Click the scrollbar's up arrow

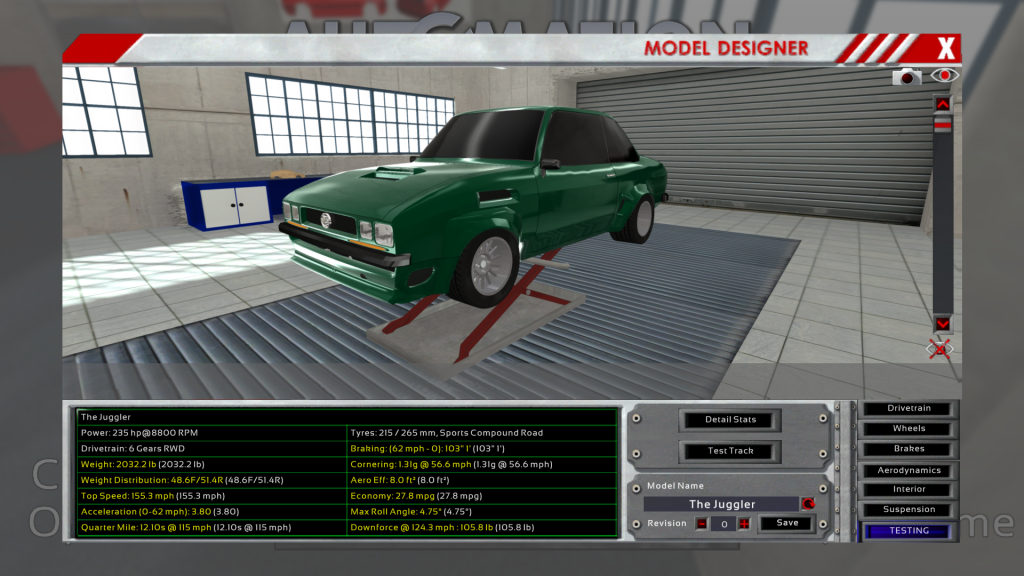(x=942, y=104)
